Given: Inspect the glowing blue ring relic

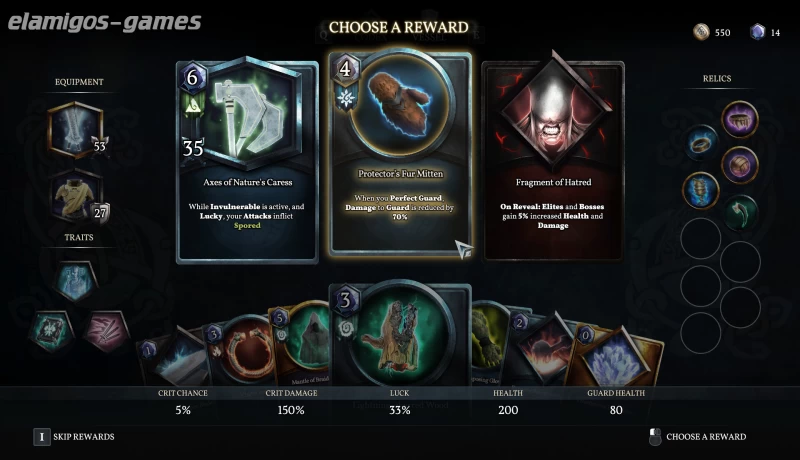Looking at the screenshot, I should click(701, 143).
